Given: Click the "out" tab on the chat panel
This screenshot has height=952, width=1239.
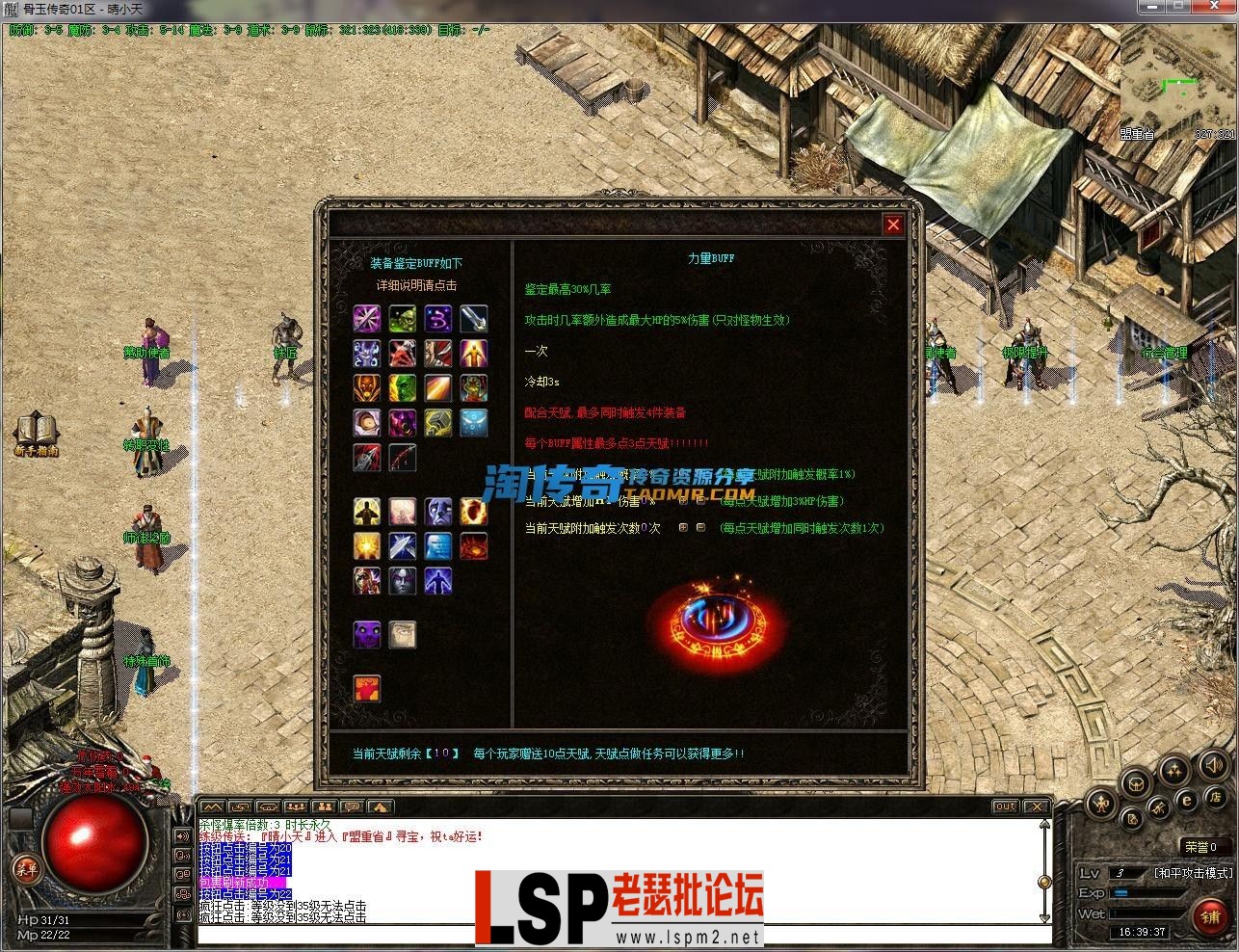Looking at the screenshot, I should point(1005,807).
